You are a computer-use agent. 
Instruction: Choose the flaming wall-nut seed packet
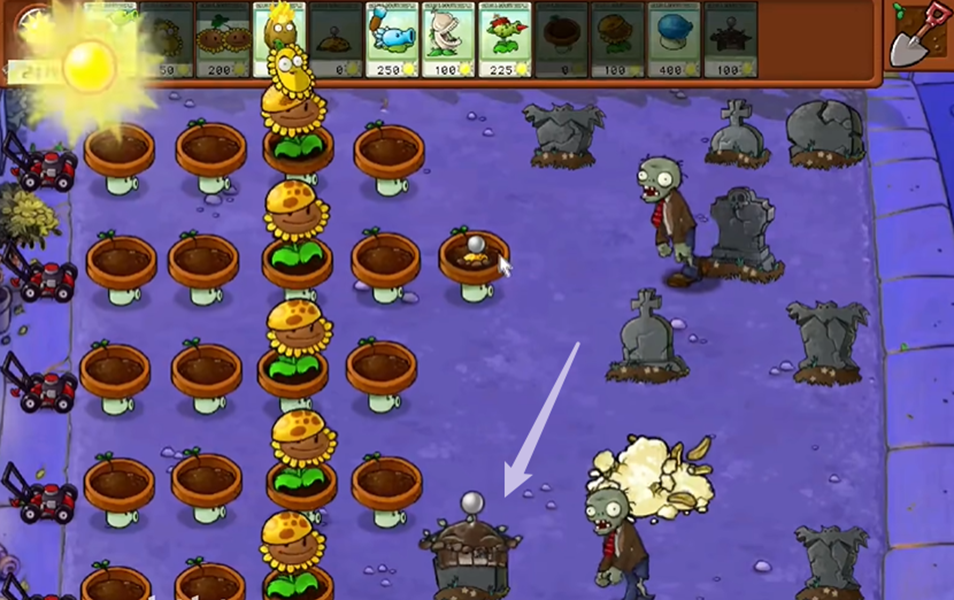click(279, 40)
